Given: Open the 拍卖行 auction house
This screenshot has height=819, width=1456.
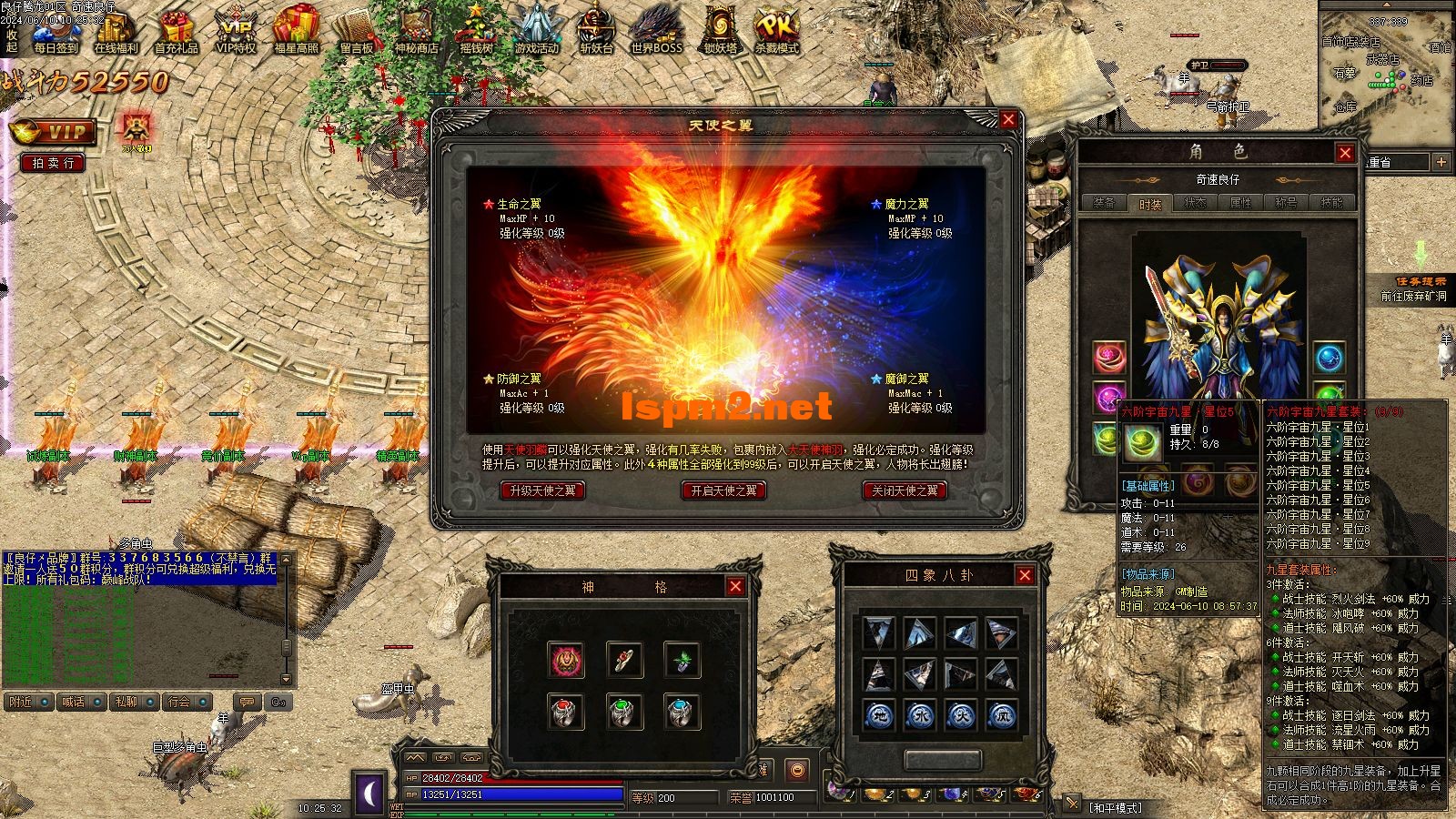Looking at the screenshot, I should (53, 163).
